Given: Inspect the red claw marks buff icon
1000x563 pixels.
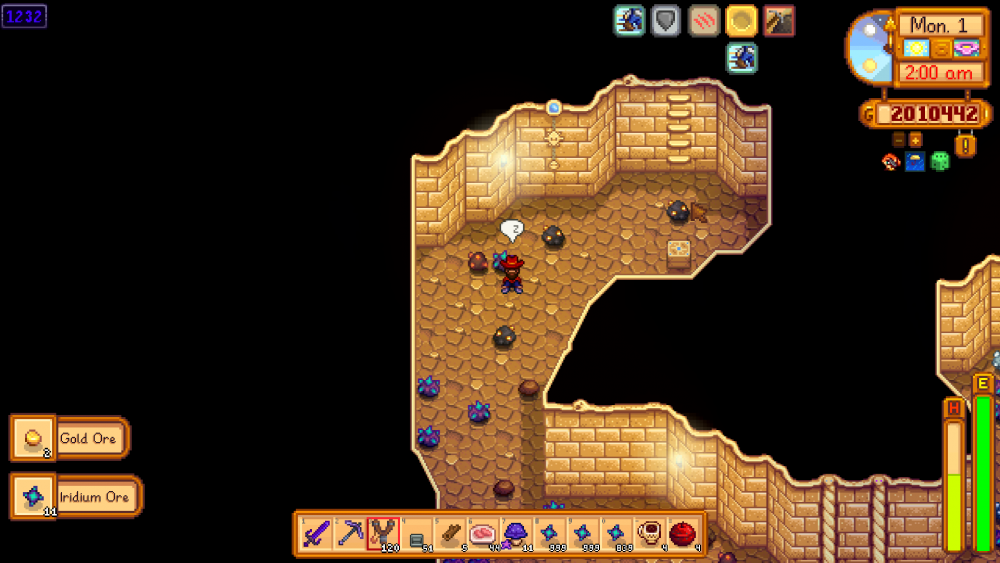Looking at the screenshot, I should pyautogui.click(x=704, y=20).
